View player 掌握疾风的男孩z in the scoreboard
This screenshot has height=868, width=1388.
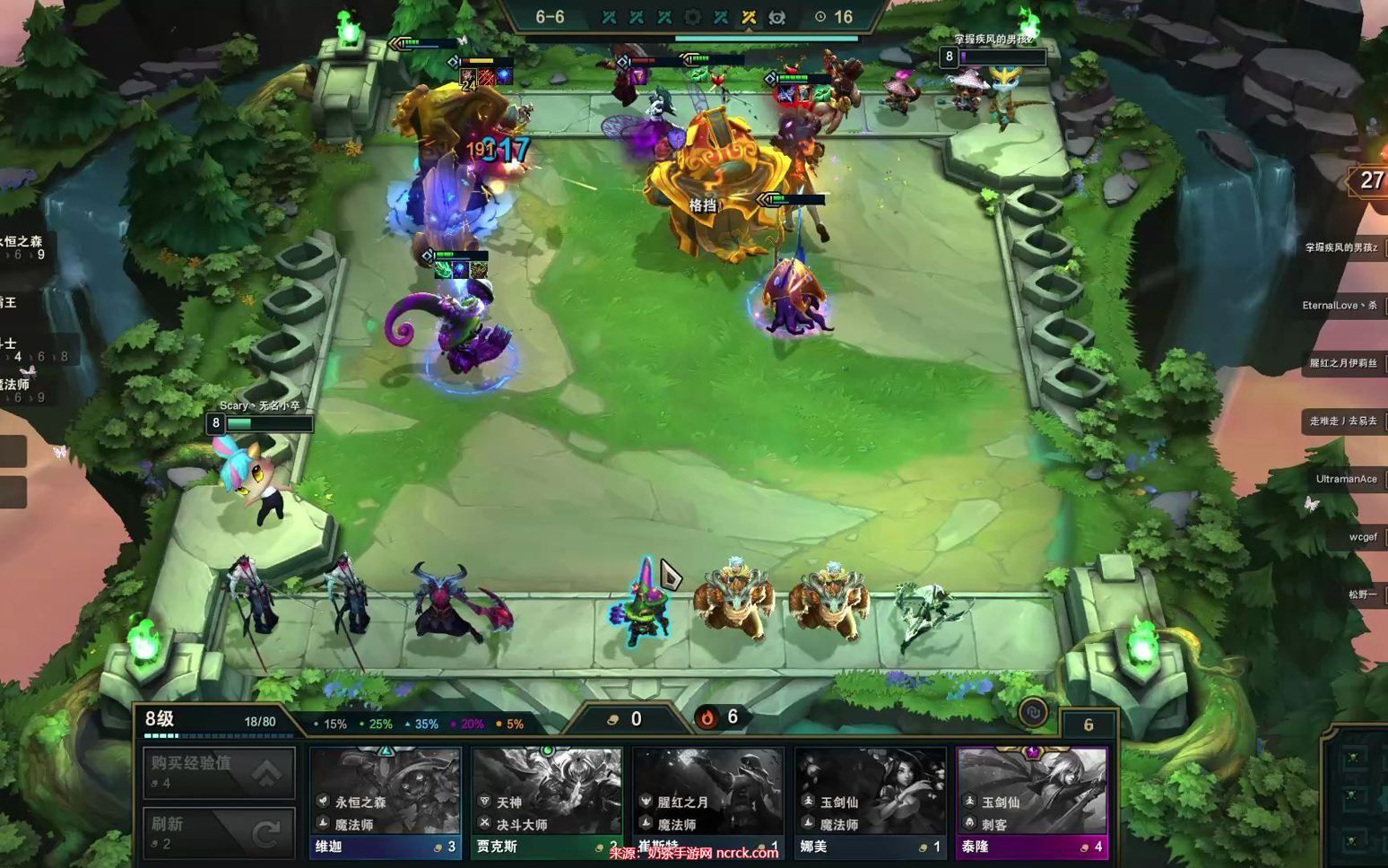1342,247
